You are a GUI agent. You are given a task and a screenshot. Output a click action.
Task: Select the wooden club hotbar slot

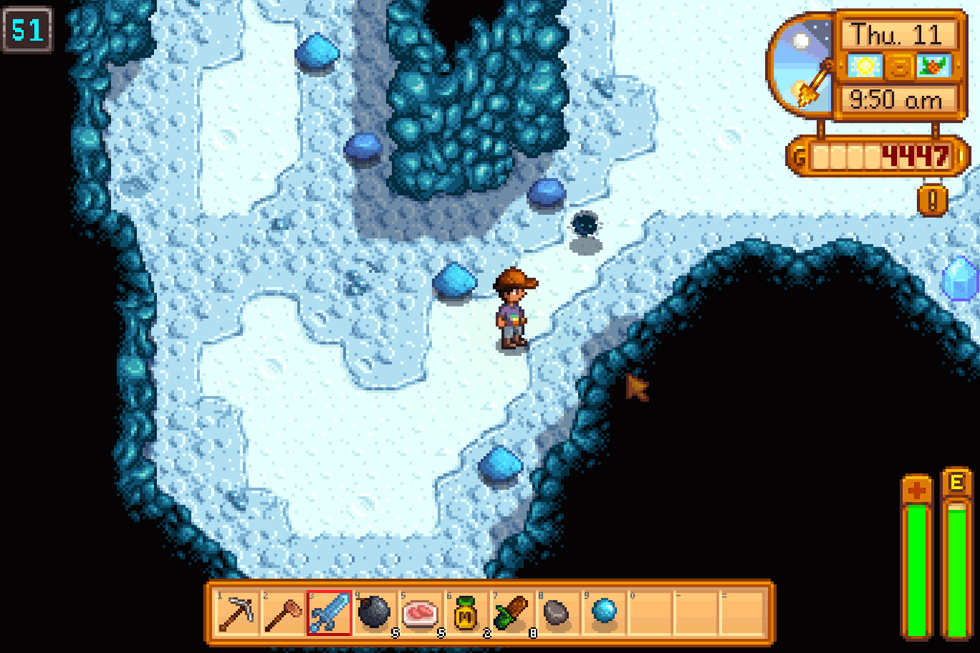click(x=283, y=612)
